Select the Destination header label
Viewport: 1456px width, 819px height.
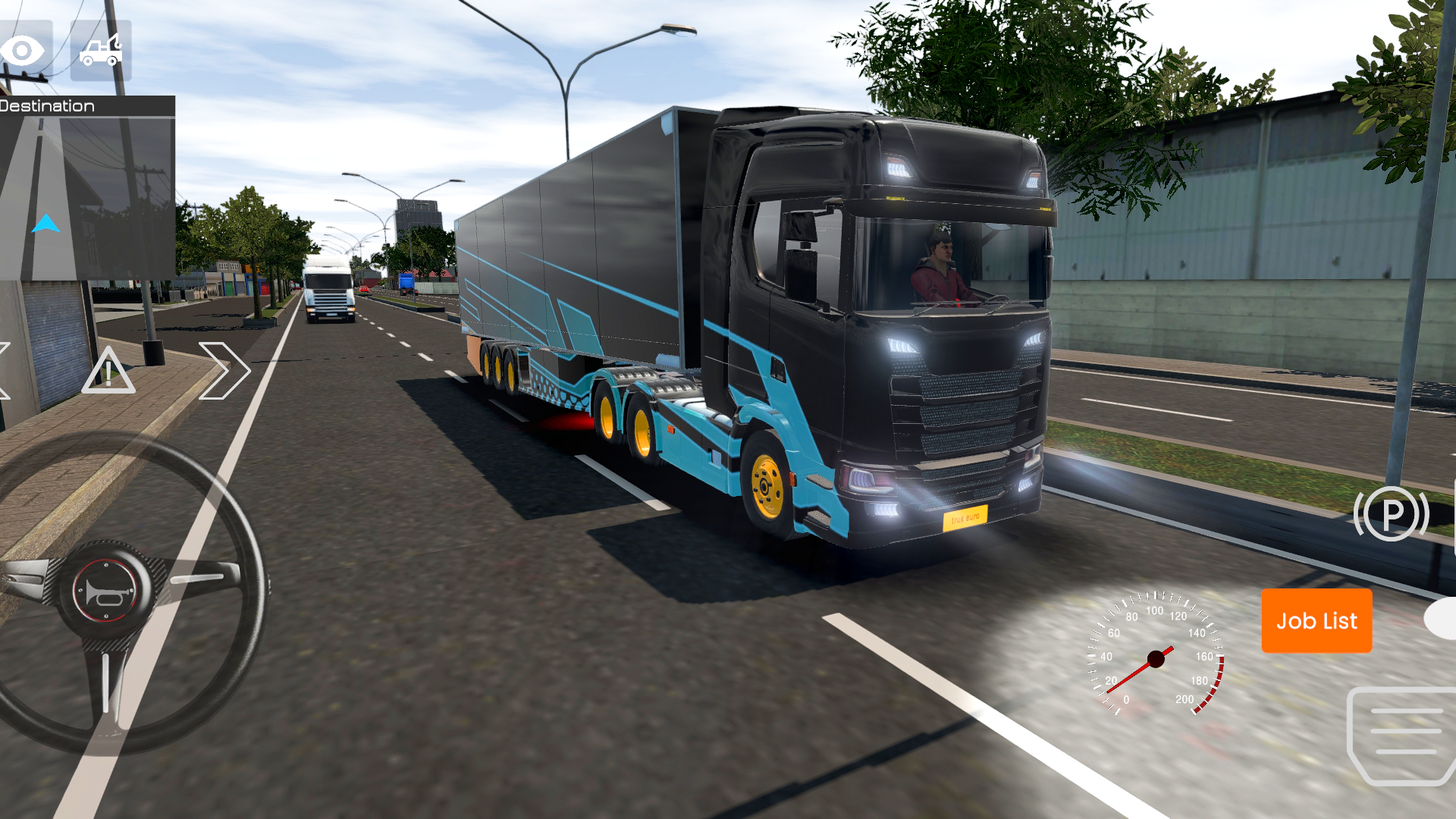click(x=47, y=105)
